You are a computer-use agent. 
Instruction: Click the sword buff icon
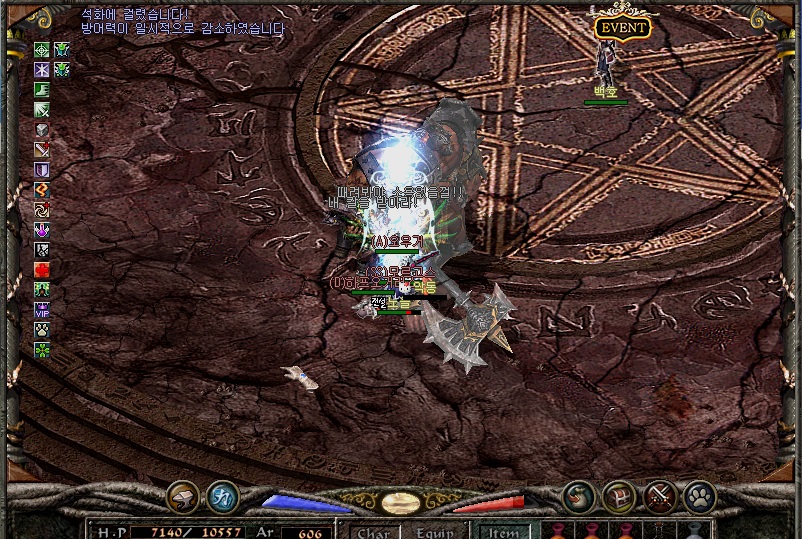(42, 150)
